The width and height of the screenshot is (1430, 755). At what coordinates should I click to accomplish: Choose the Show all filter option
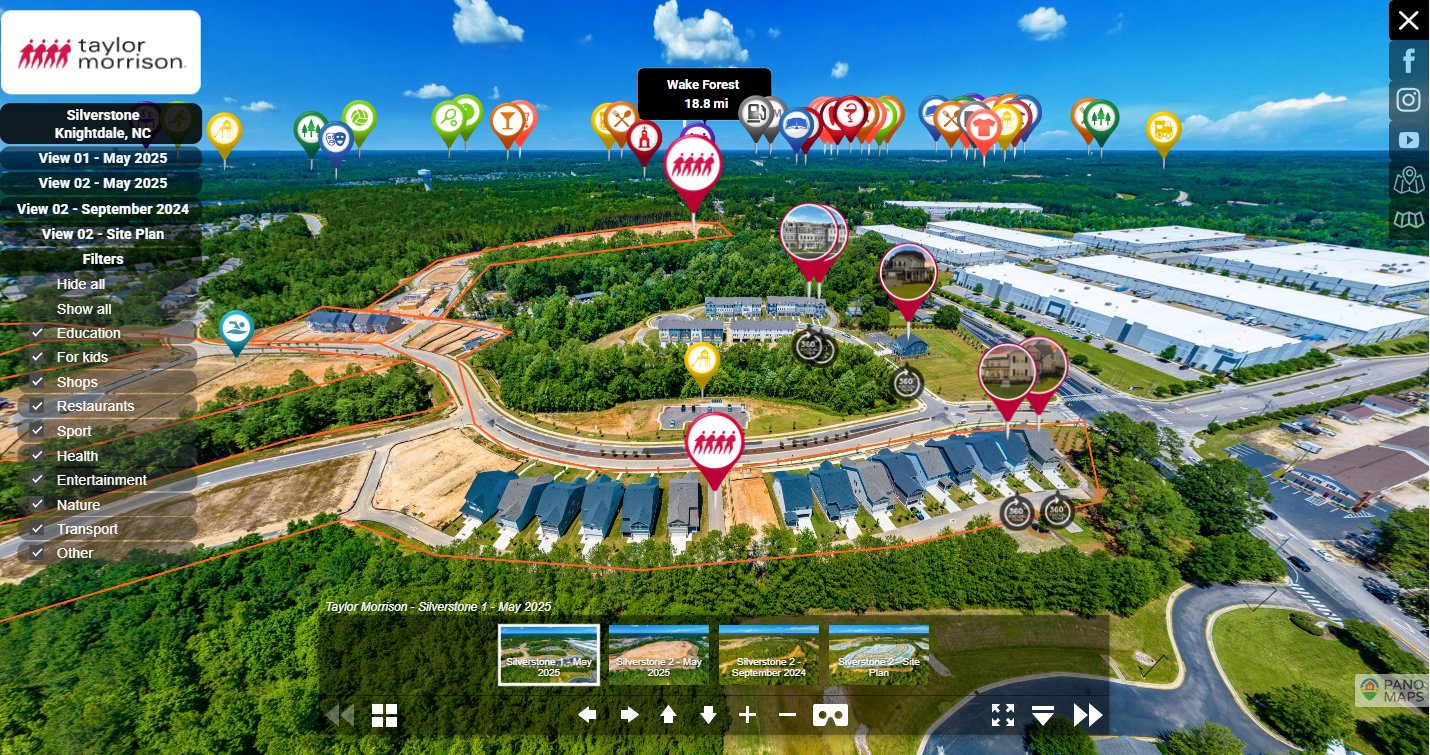pos(84,309)
